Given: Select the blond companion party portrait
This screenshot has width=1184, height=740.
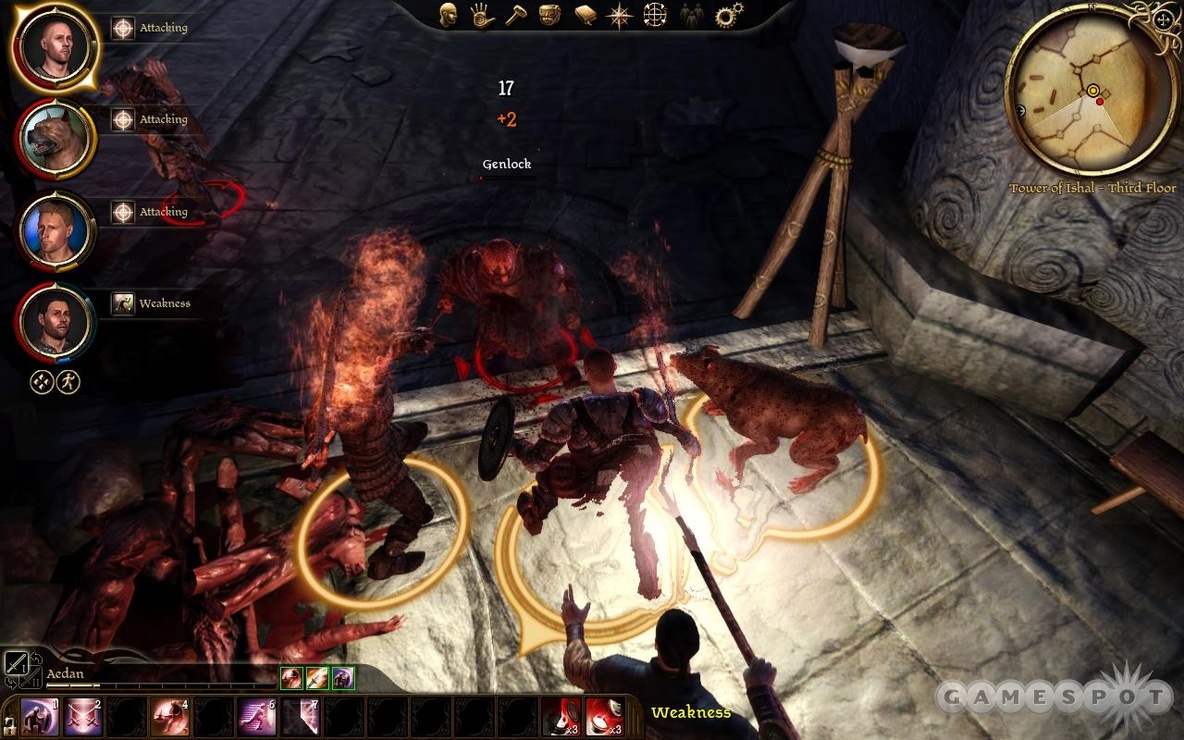Looking at the screenshot, I should (54, 230).
